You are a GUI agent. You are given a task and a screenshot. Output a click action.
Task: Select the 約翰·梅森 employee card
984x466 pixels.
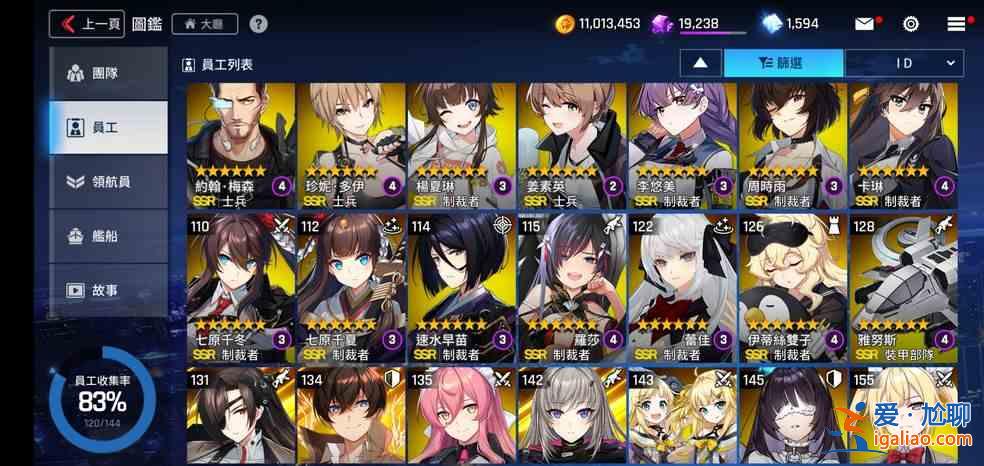(240, 146)
